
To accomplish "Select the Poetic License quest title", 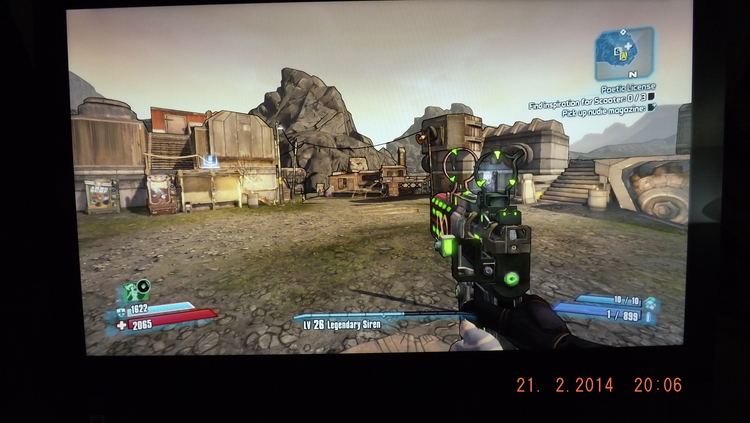I will (628, 88).
